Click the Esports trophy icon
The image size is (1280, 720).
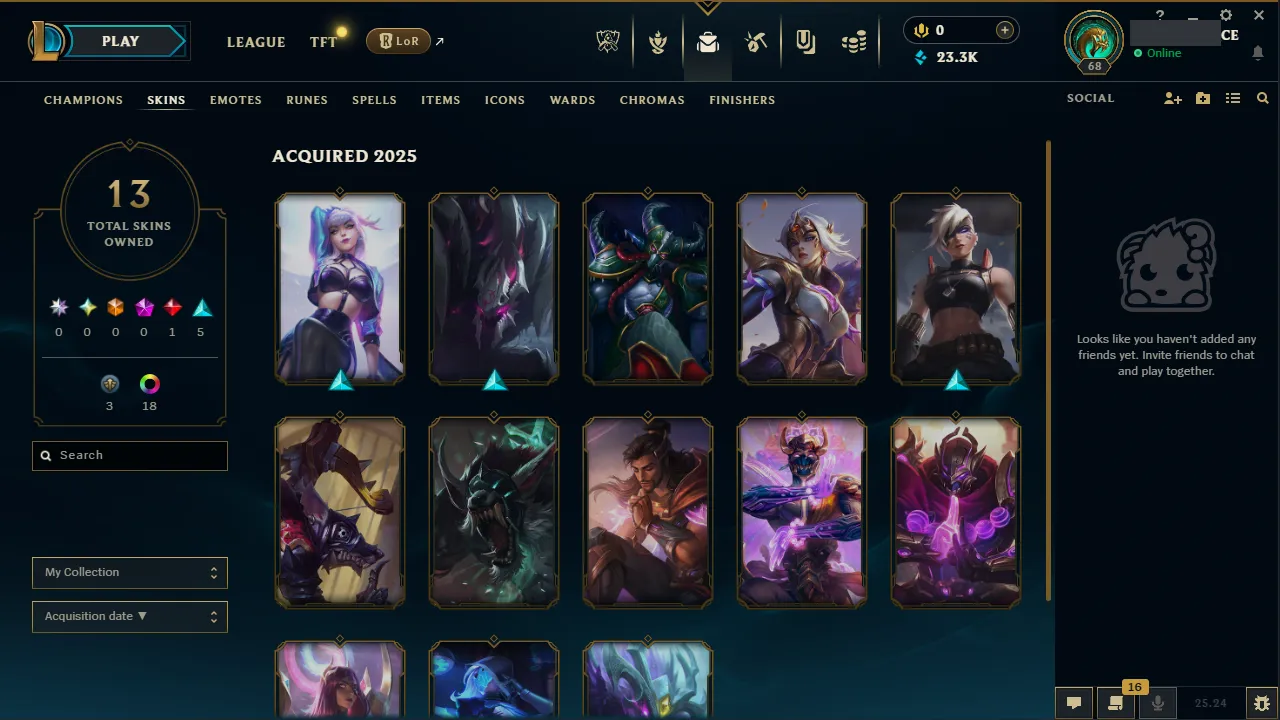[608, 42]
